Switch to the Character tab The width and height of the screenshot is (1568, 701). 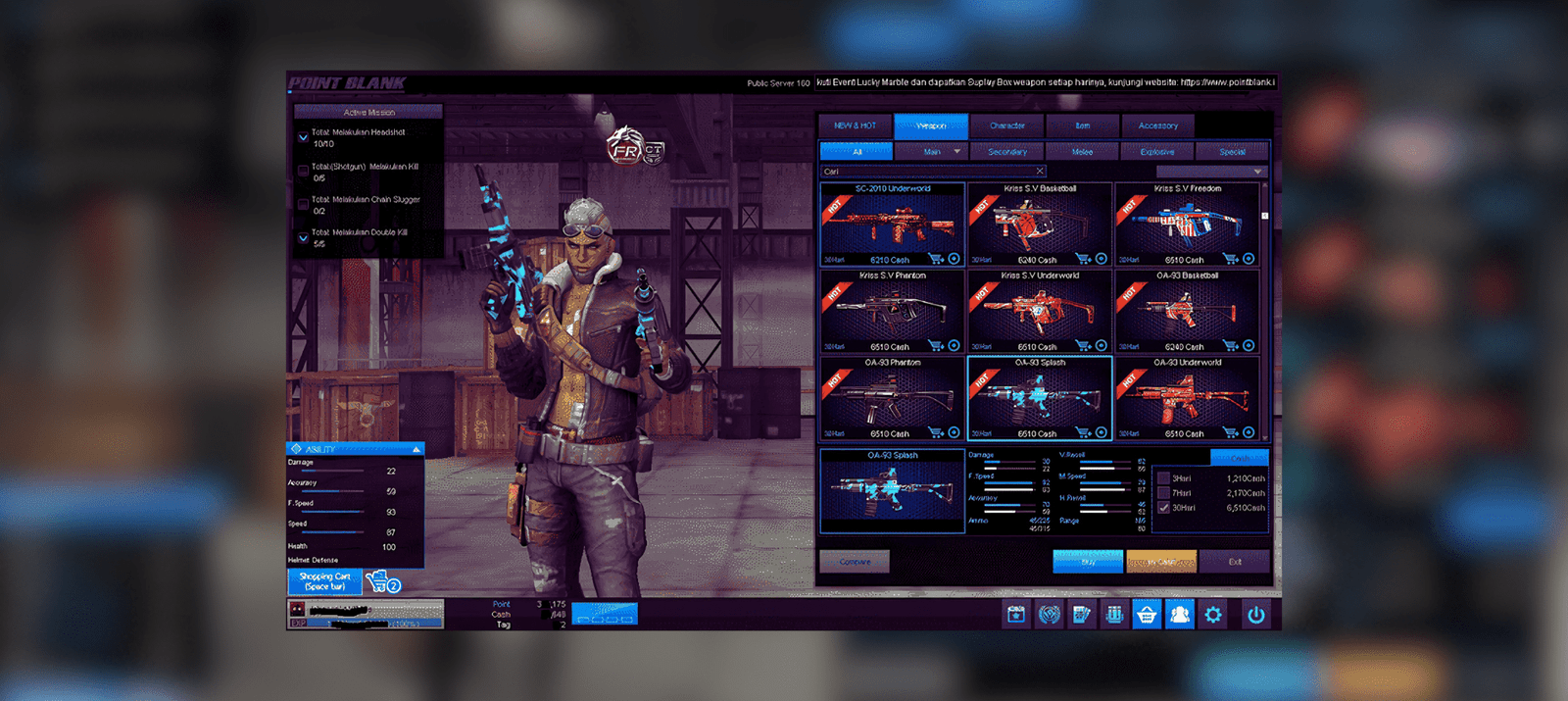(1006, 125)
